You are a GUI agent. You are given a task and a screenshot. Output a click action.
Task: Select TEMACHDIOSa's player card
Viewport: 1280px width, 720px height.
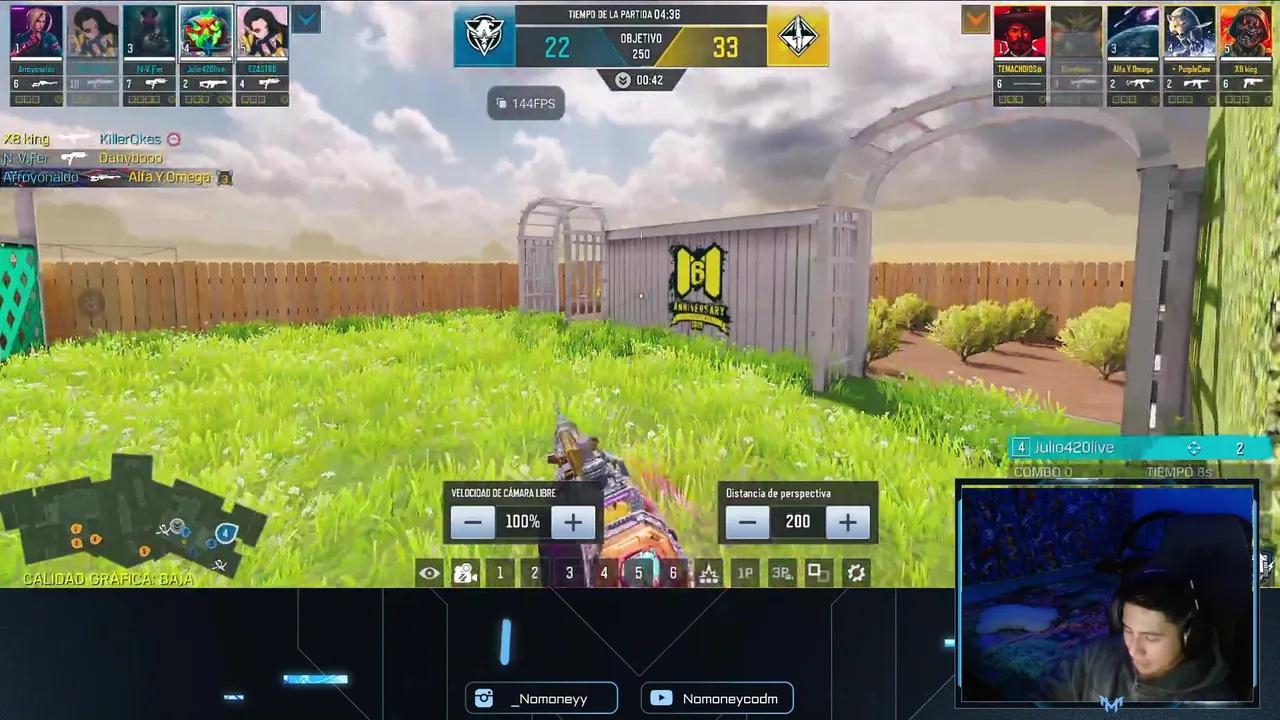point(1019,30)
